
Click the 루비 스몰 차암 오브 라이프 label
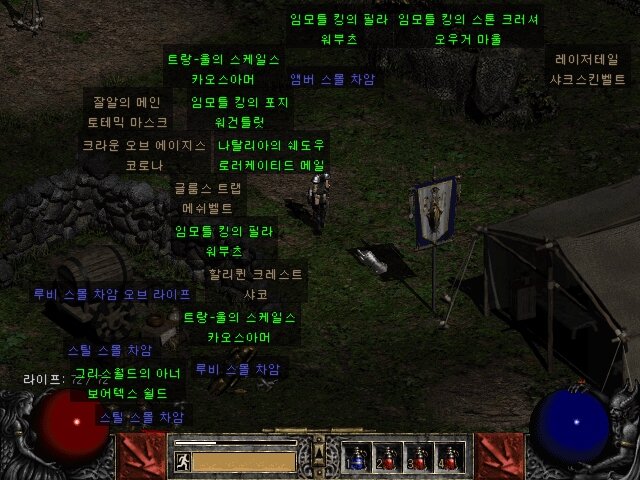tap(111, 294)
